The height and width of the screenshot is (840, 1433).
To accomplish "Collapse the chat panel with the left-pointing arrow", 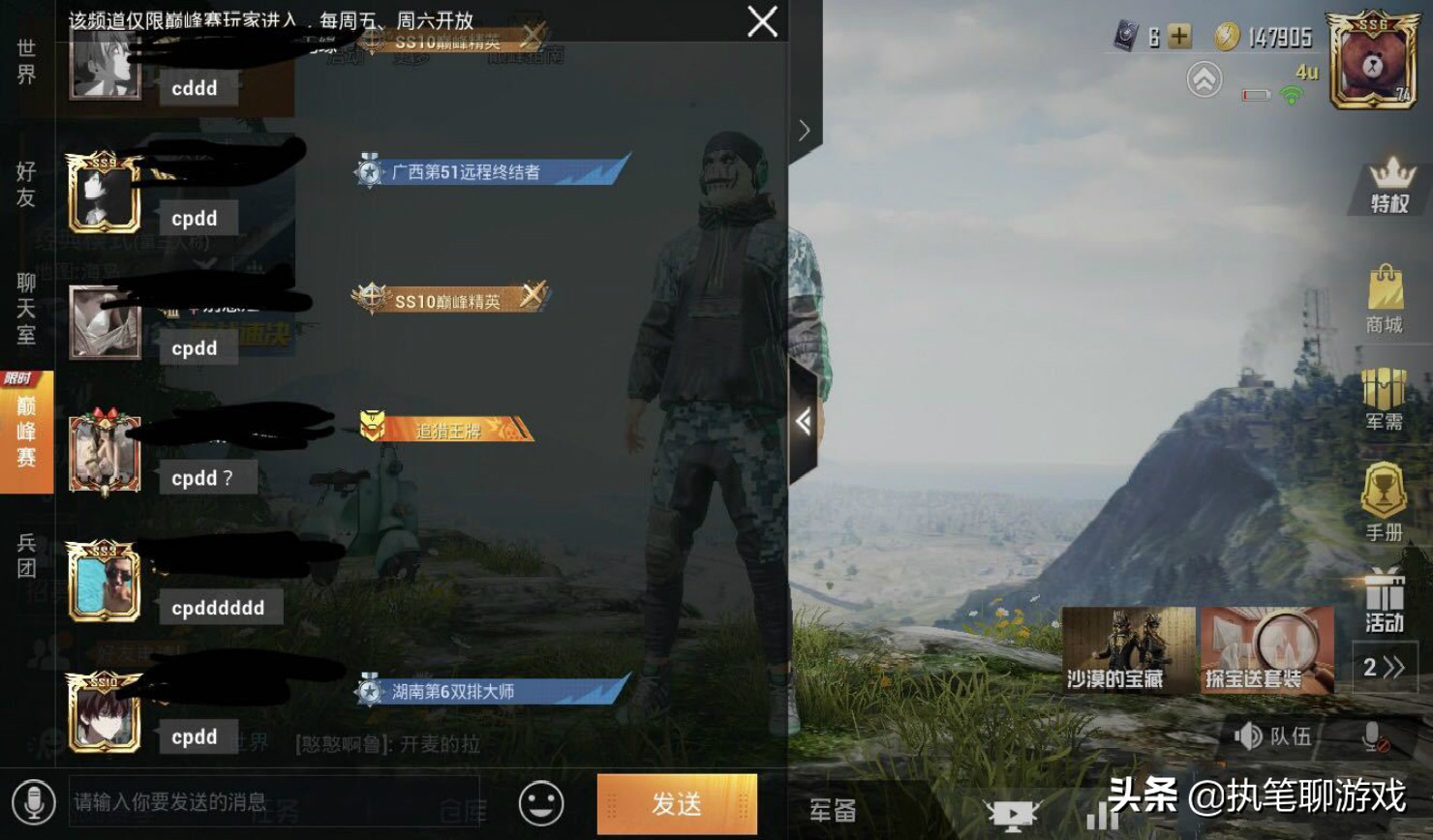I will click(803, 423).
